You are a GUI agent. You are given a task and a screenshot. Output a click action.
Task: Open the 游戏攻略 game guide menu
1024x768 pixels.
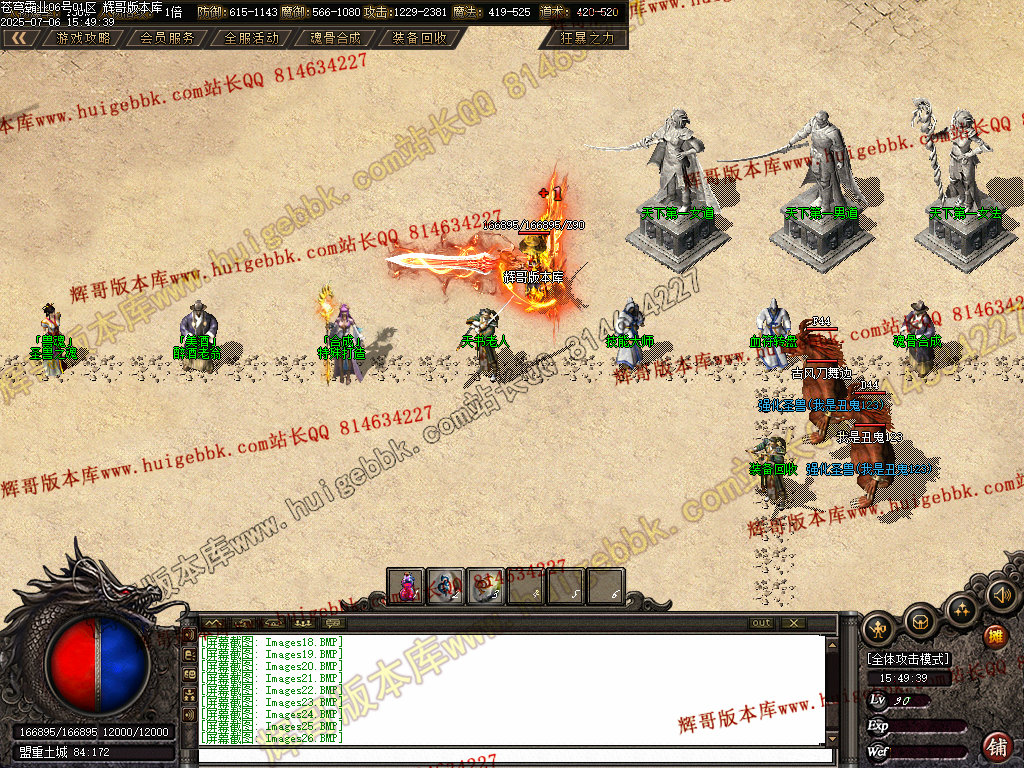click(x=83, y=38)
